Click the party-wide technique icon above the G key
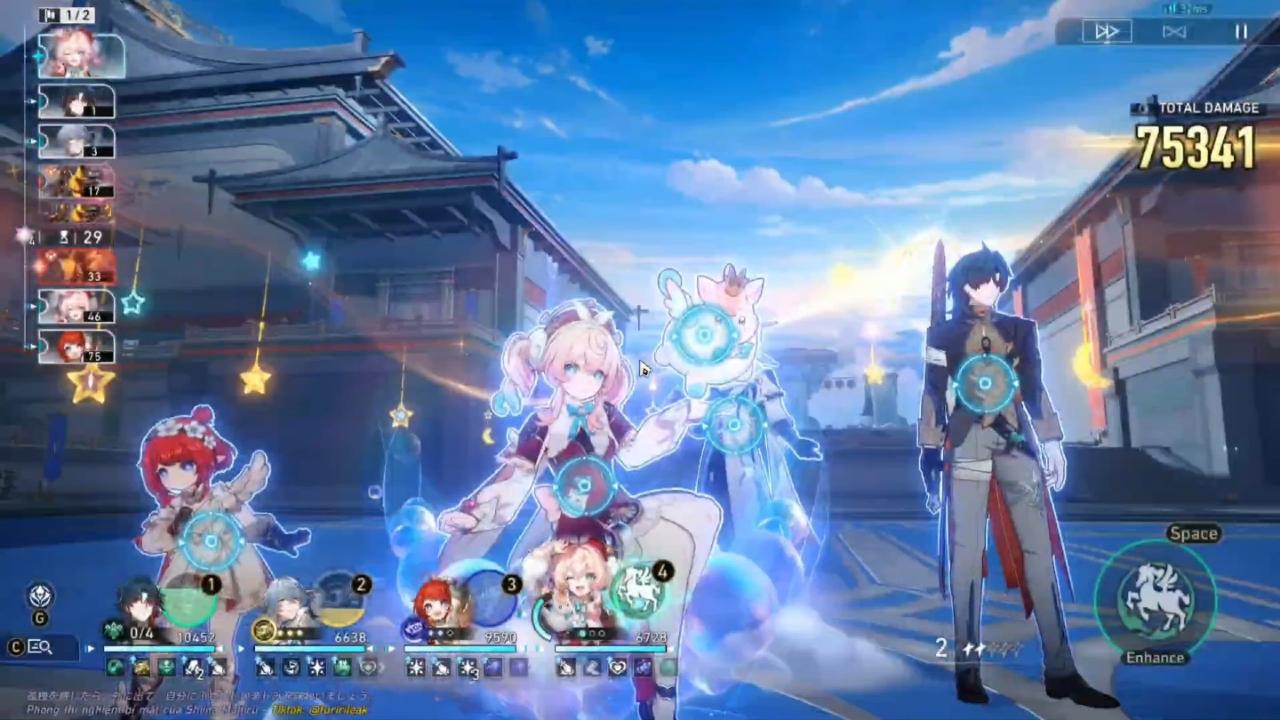 point(38,595)
